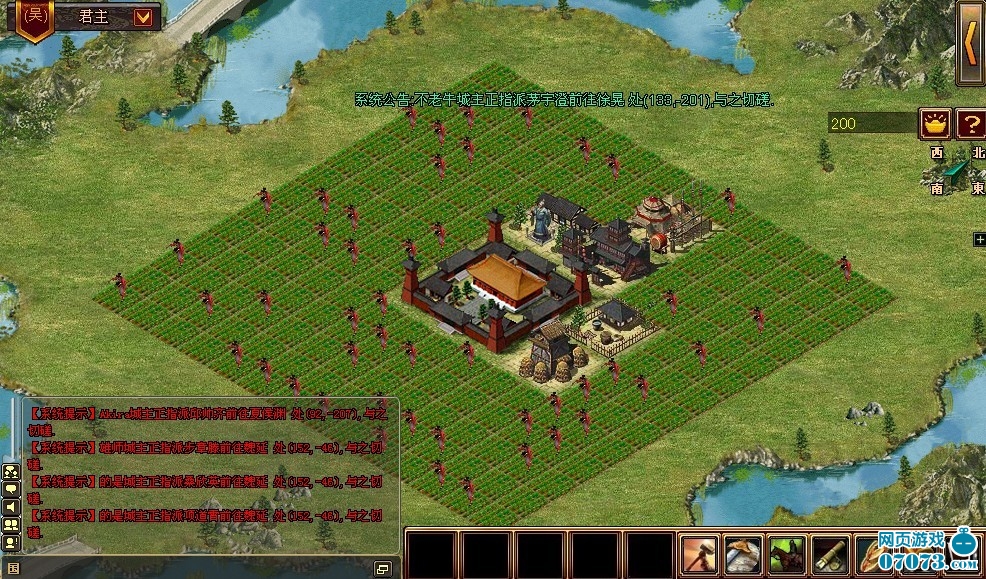The width and height of the screenshot is (986, 579).
Task: Toggle the speaker sound icon
Action: point(12,507)
